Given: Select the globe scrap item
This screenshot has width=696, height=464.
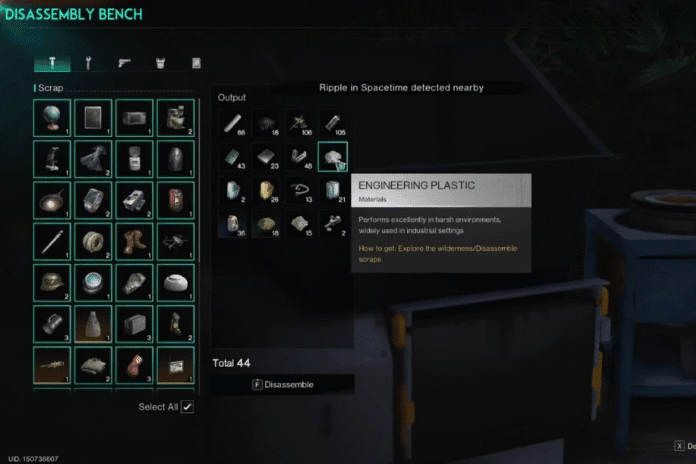Looking at the screenshot, I should click(x=52, y=118).
